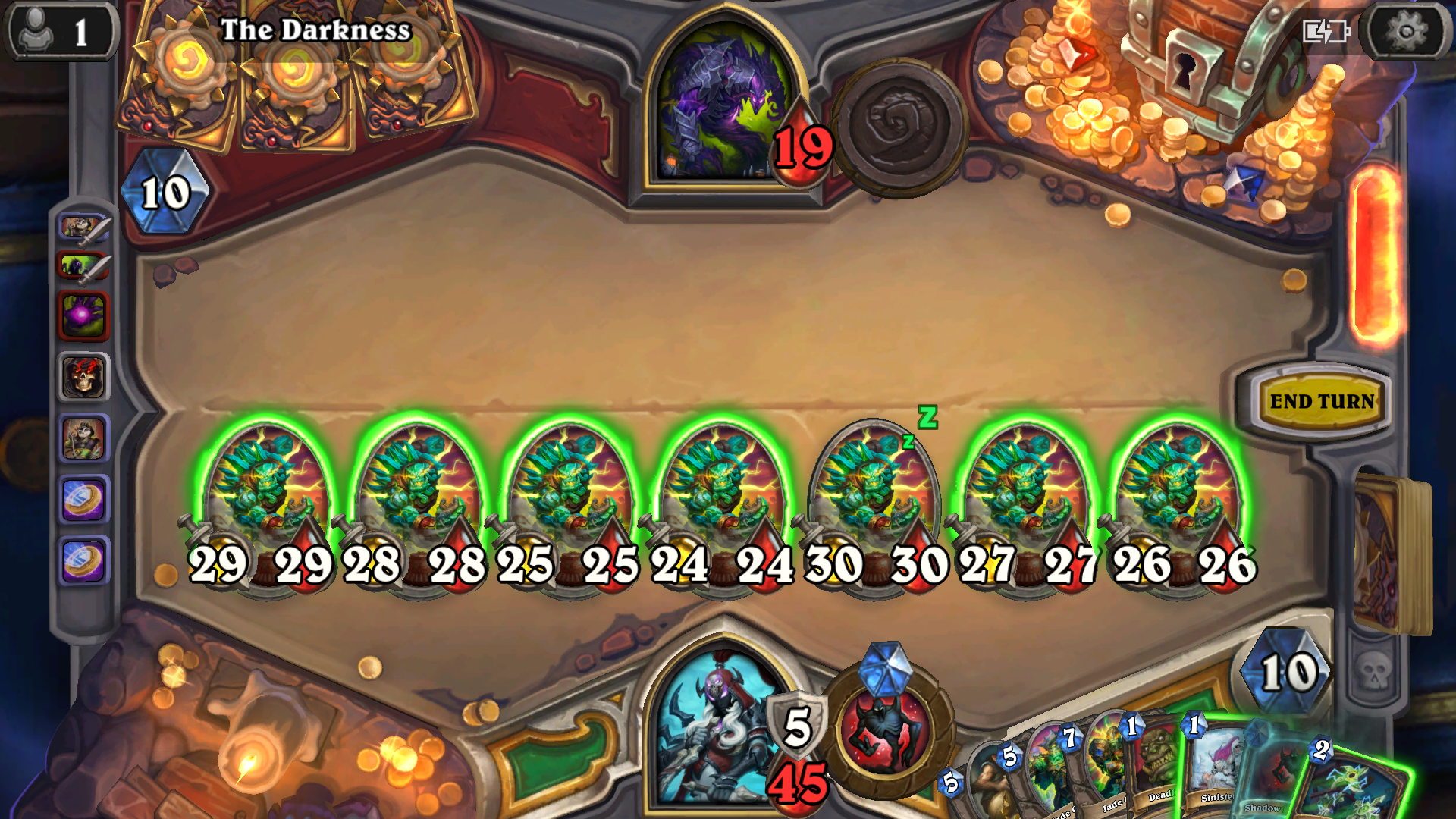The width and height of the screenshot is (1456, 819).
Task: Open the Settings gear menu
Action: 1407,31
